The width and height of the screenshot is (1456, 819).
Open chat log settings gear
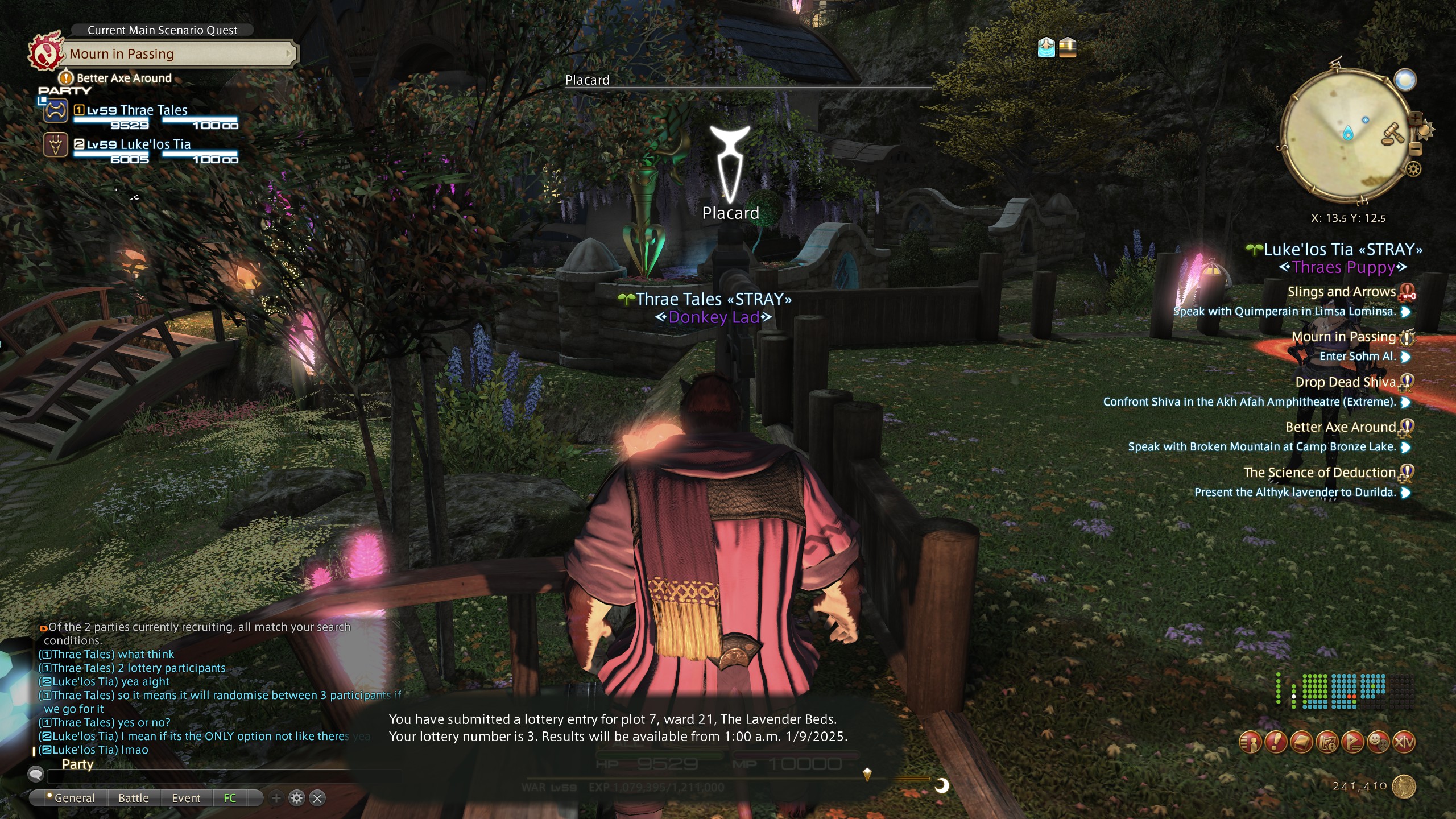(x=297, y=798)
